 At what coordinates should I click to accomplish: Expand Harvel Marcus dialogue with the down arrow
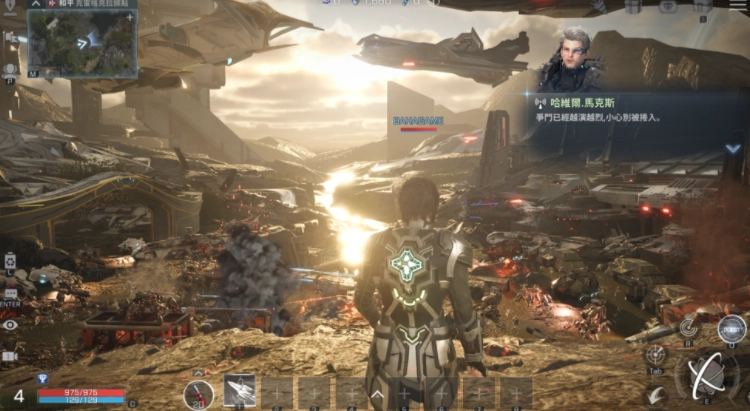733,148
